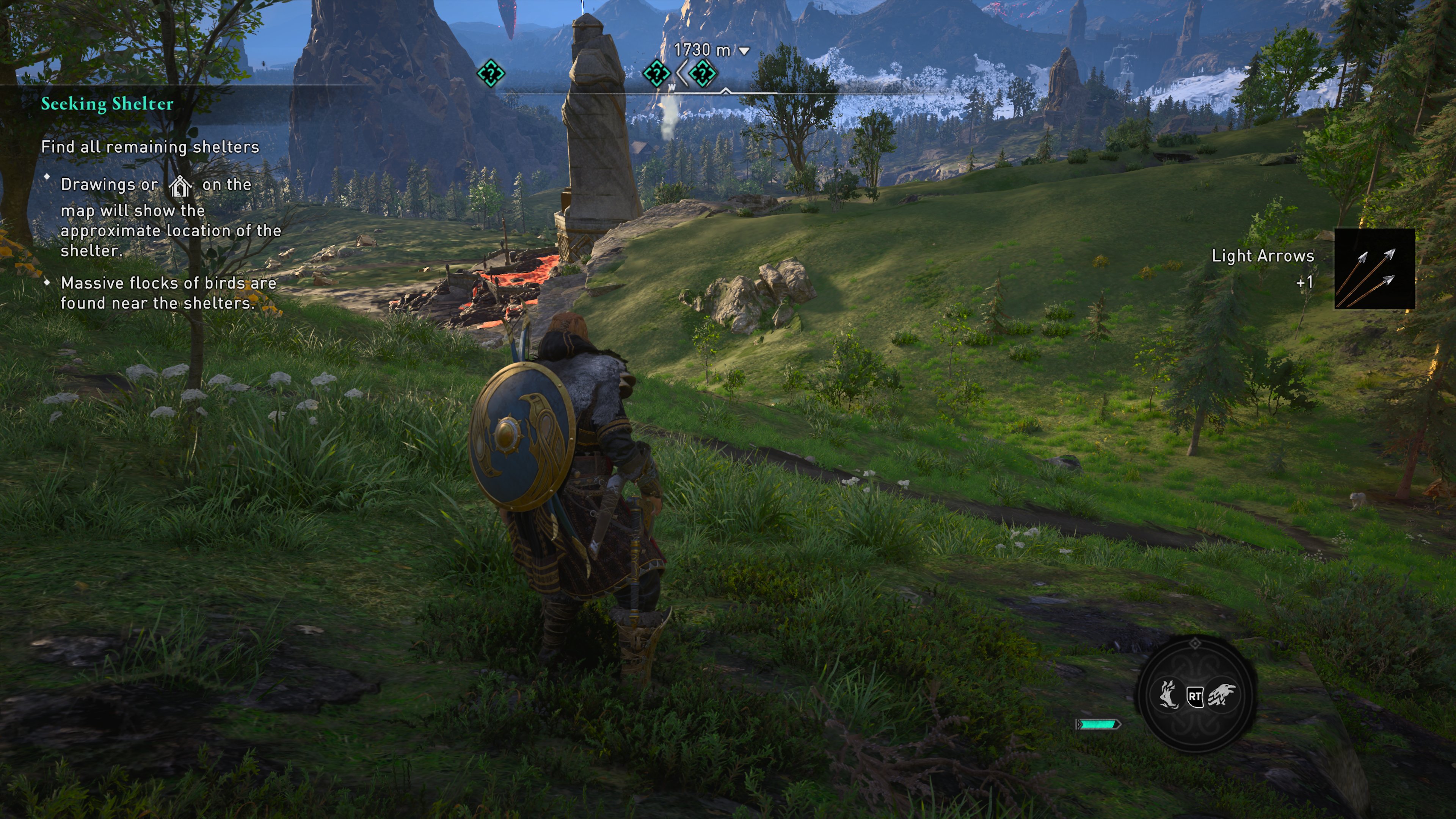
Task: Use the flaming hand ability icon
Action: coord(1168,695)
